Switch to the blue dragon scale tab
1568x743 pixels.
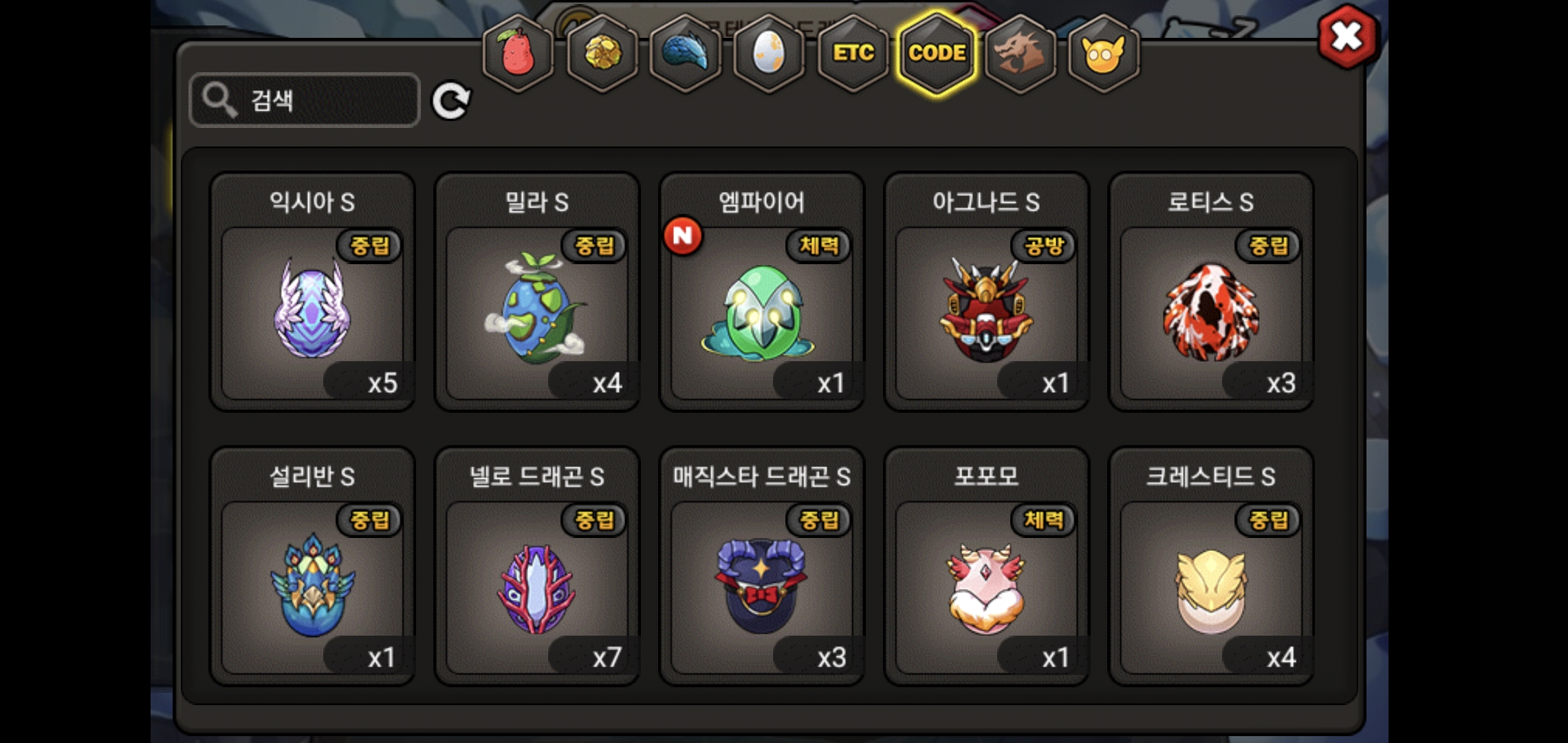686,53
